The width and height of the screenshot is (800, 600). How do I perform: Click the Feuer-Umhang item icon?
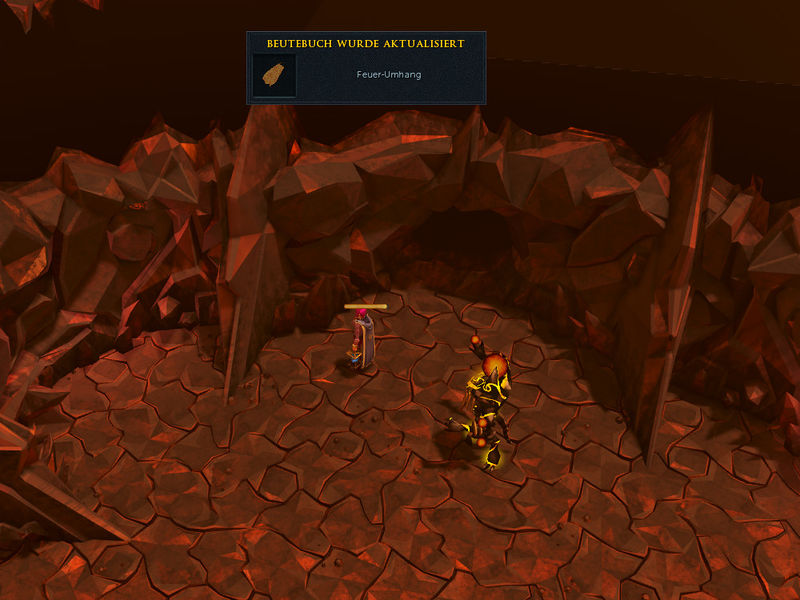273,75
